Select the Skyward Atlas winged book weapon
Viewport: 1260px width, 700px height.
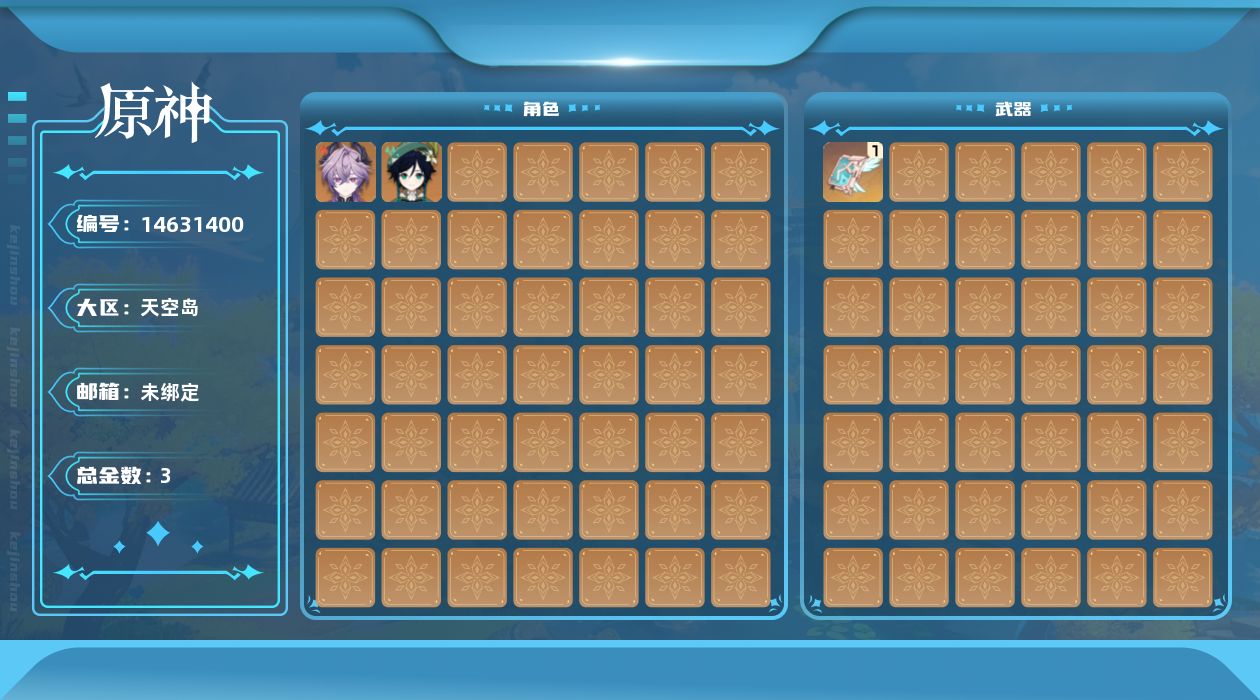click(853, 172)
